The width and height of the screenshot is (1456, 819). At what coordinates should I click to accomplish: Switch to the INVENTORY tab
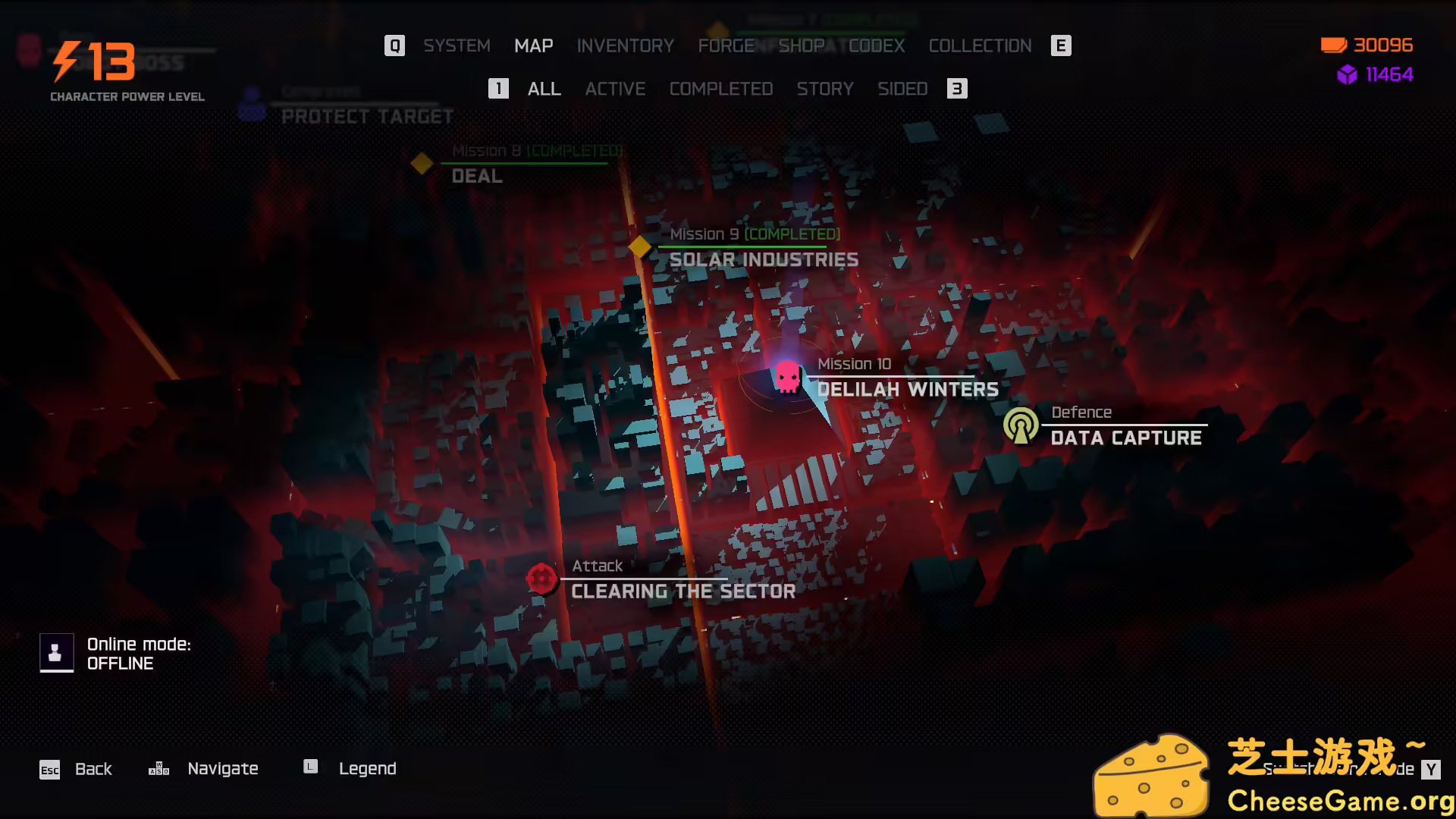(x=626, y=45)
